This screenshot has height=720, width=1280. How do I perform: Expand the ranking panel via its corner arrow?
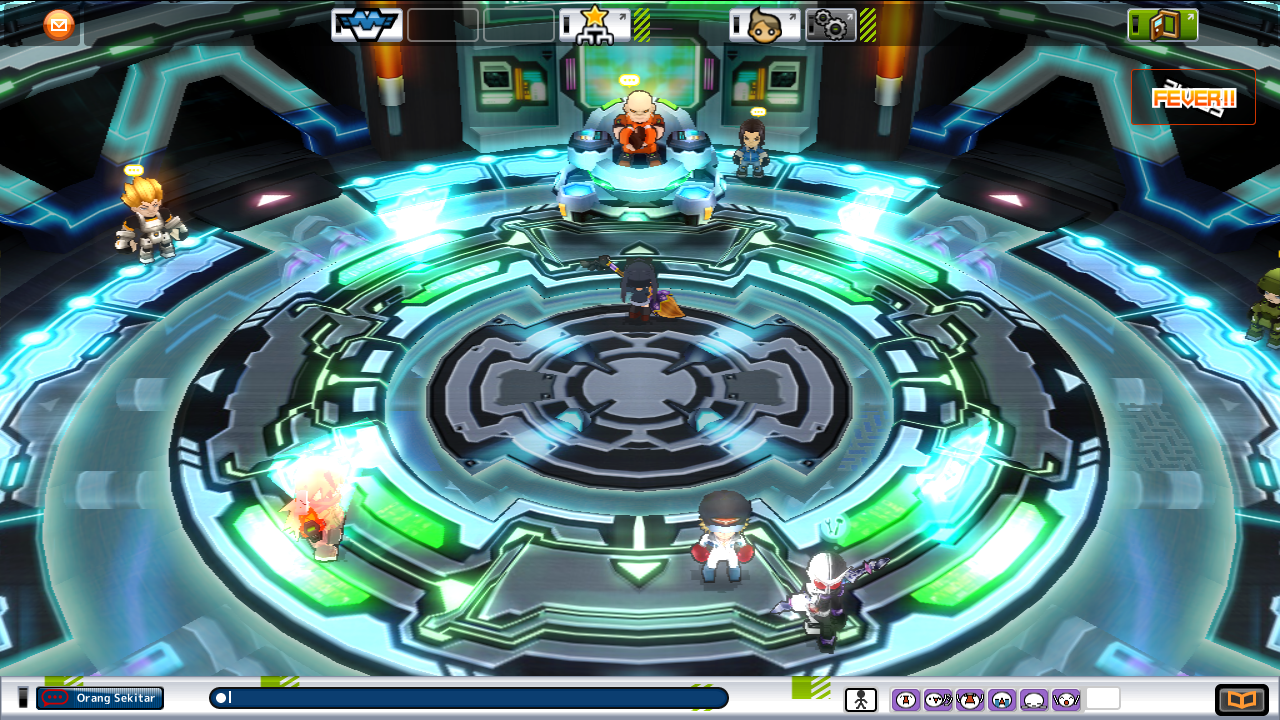coord(623,15)
